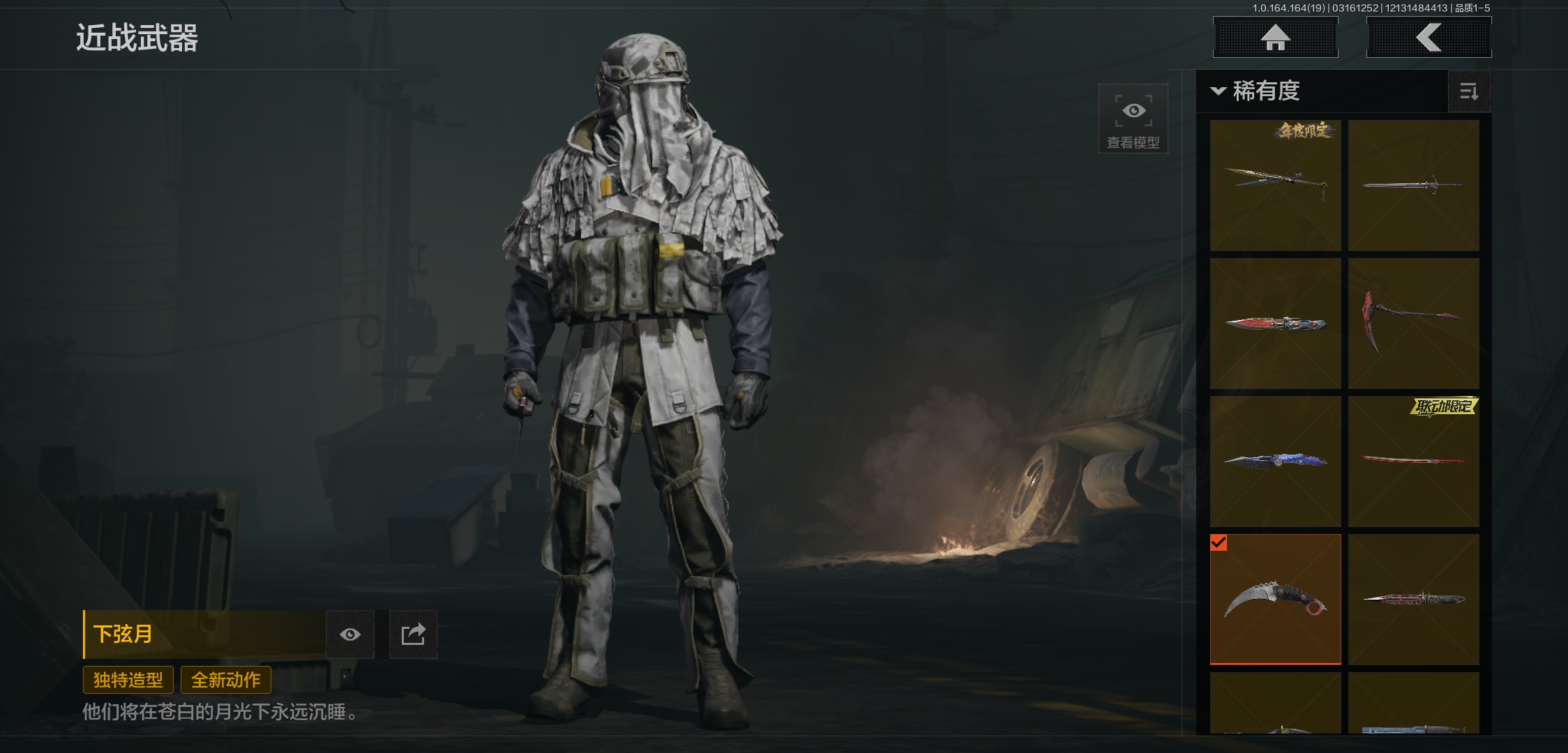Choose the dark longsword weapon
The height and width of the screenshot is (753, 1568).
pyautogui.click(x=1413, y=185)
